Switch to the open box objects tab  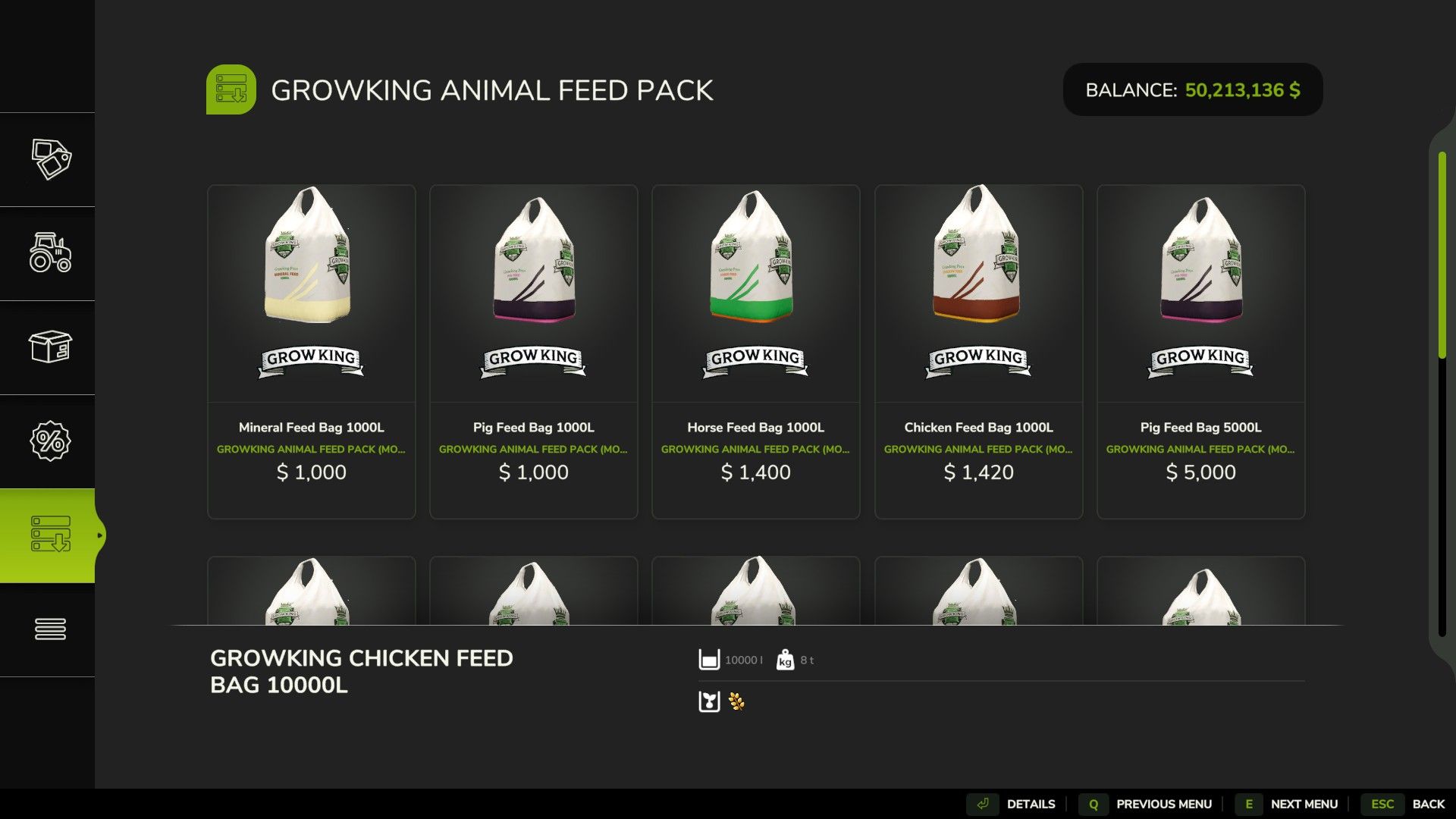50,347
